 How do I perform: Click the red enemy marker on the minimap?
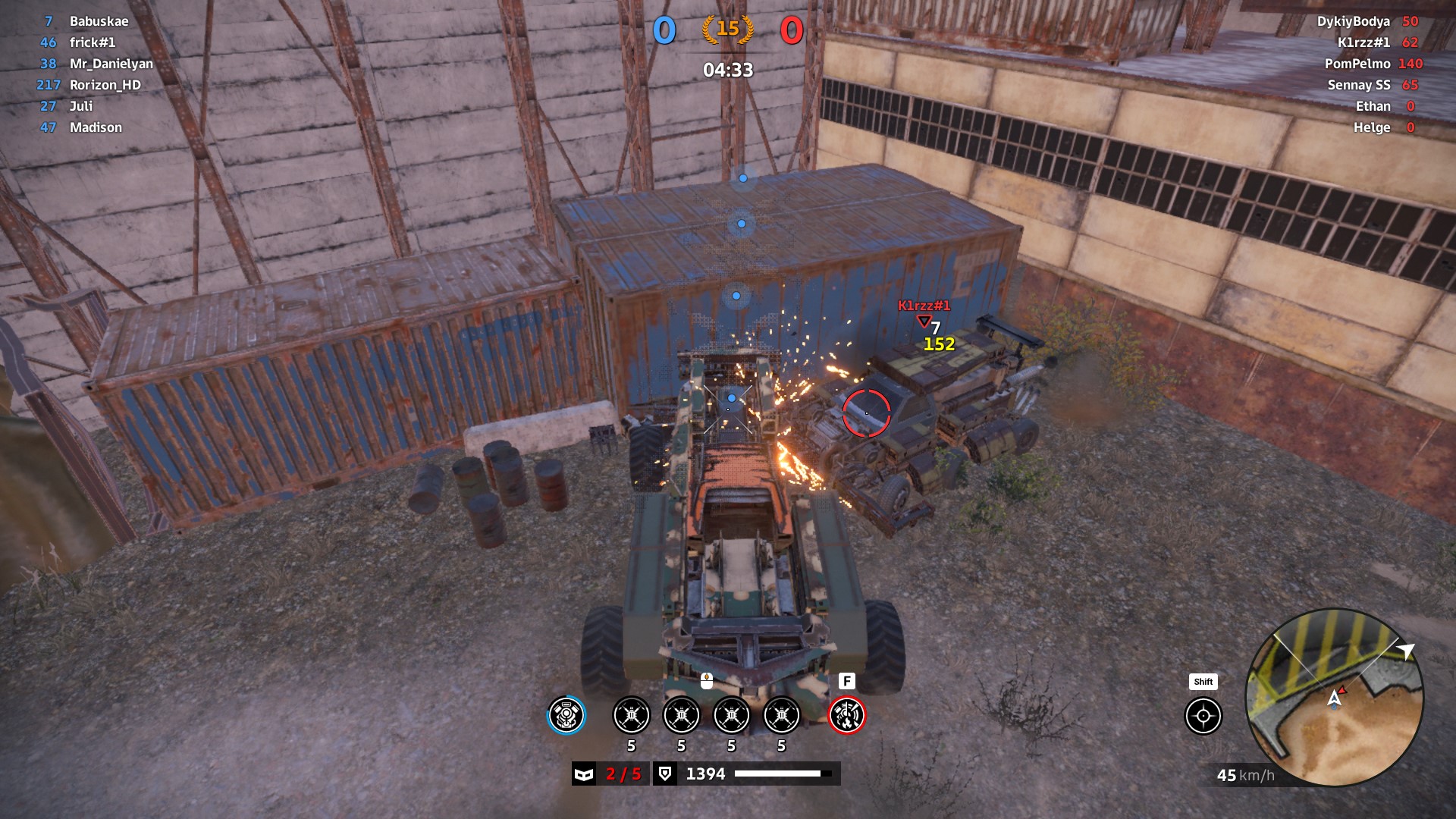pos(1341,690)
